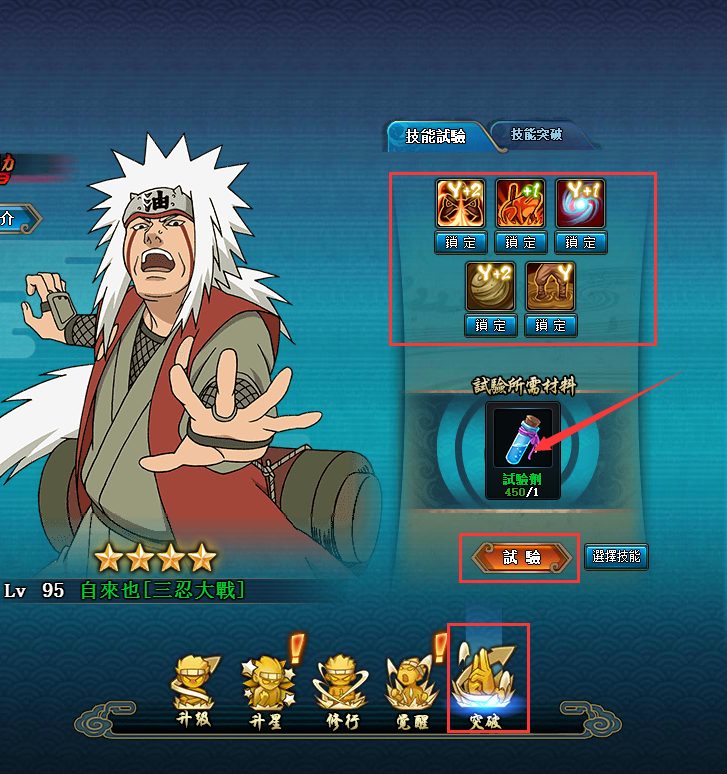
Task: Pick the tan sphere skill icon
Action: [491, 287]
